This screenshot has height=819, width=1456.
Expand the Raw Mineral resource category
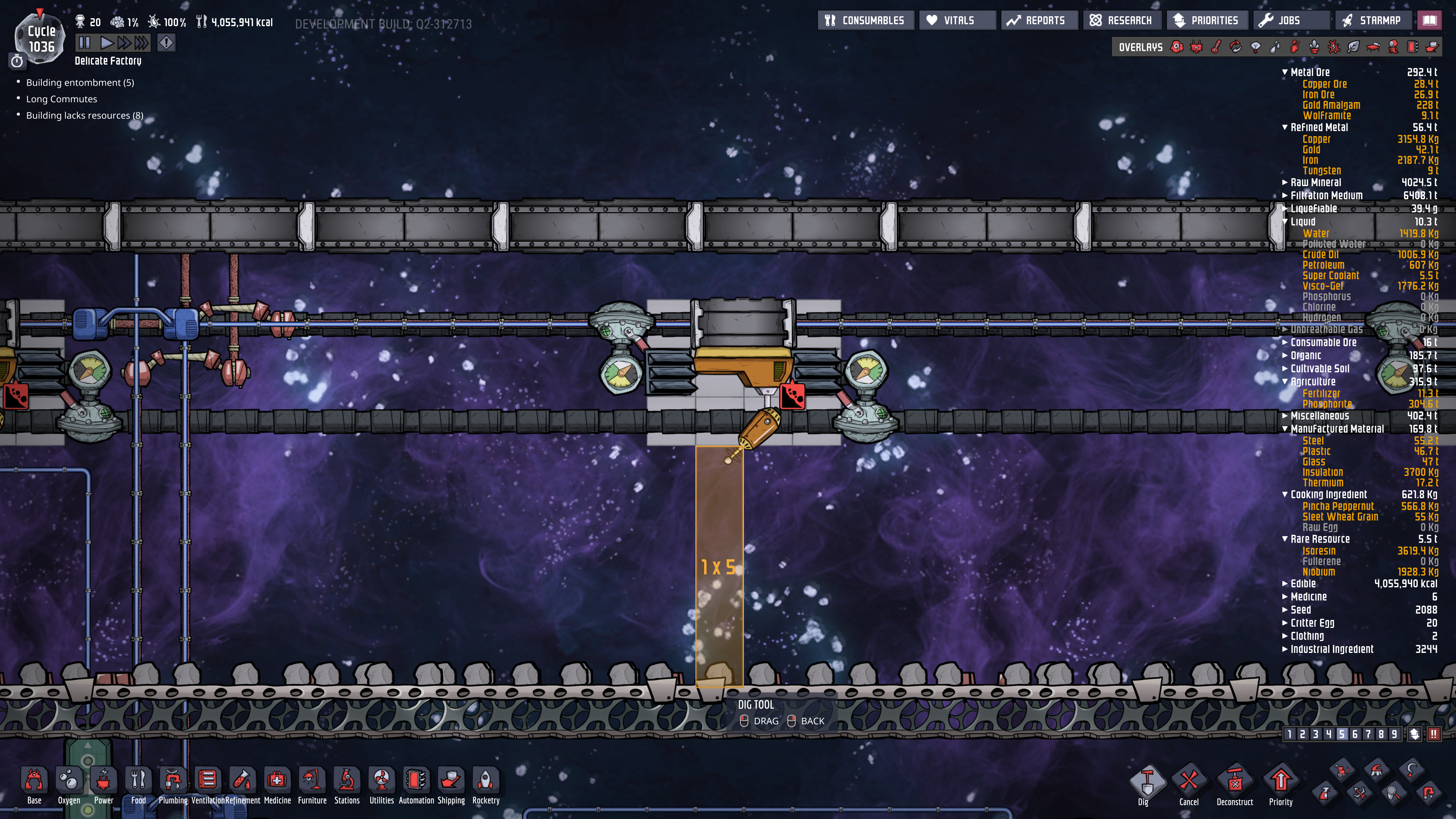click(1285, 182)
